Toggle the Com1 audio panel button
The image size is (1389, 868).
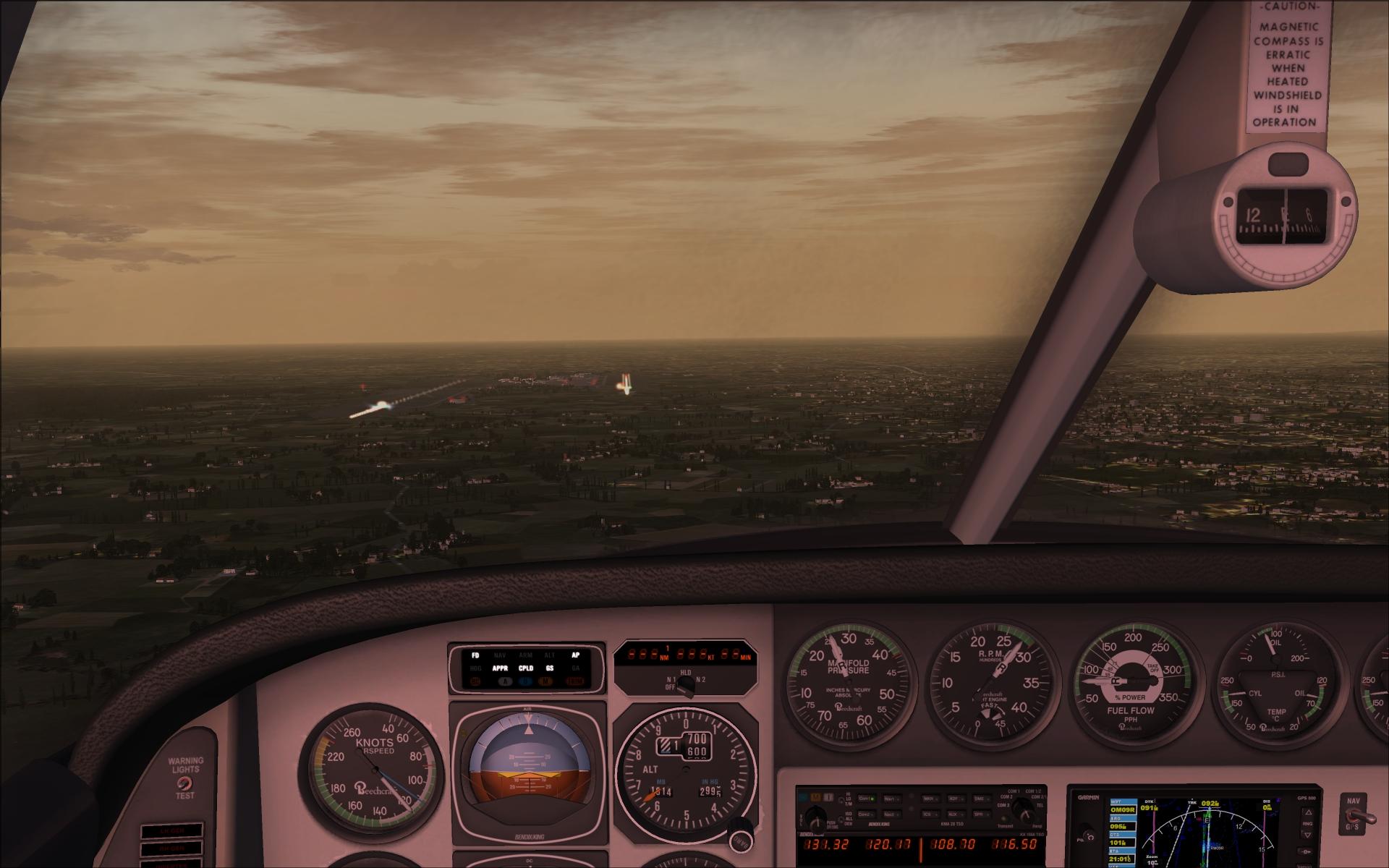pyautogui.click(x=866, y=799)
